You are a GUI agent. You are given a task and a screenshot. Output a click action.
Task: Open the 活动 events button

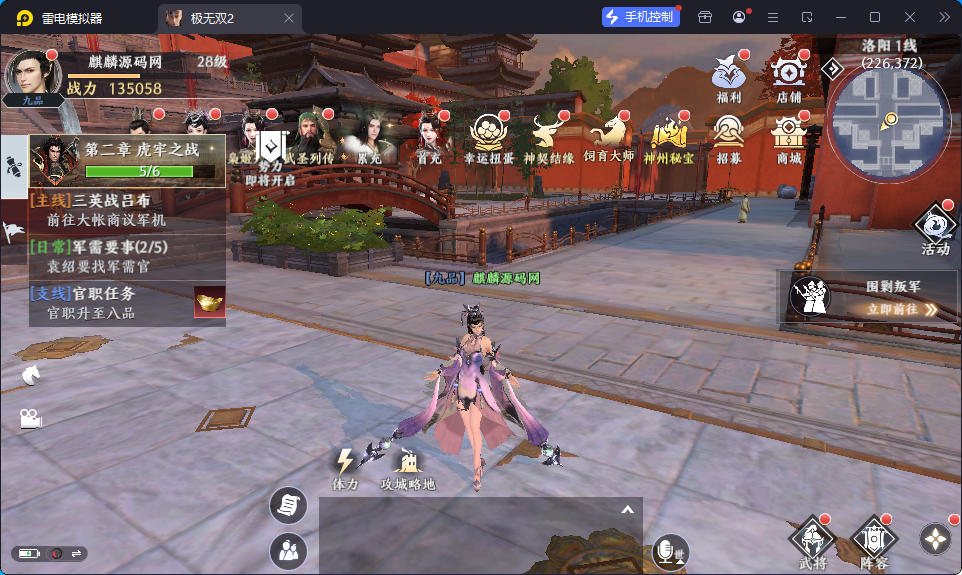[936, 227]
